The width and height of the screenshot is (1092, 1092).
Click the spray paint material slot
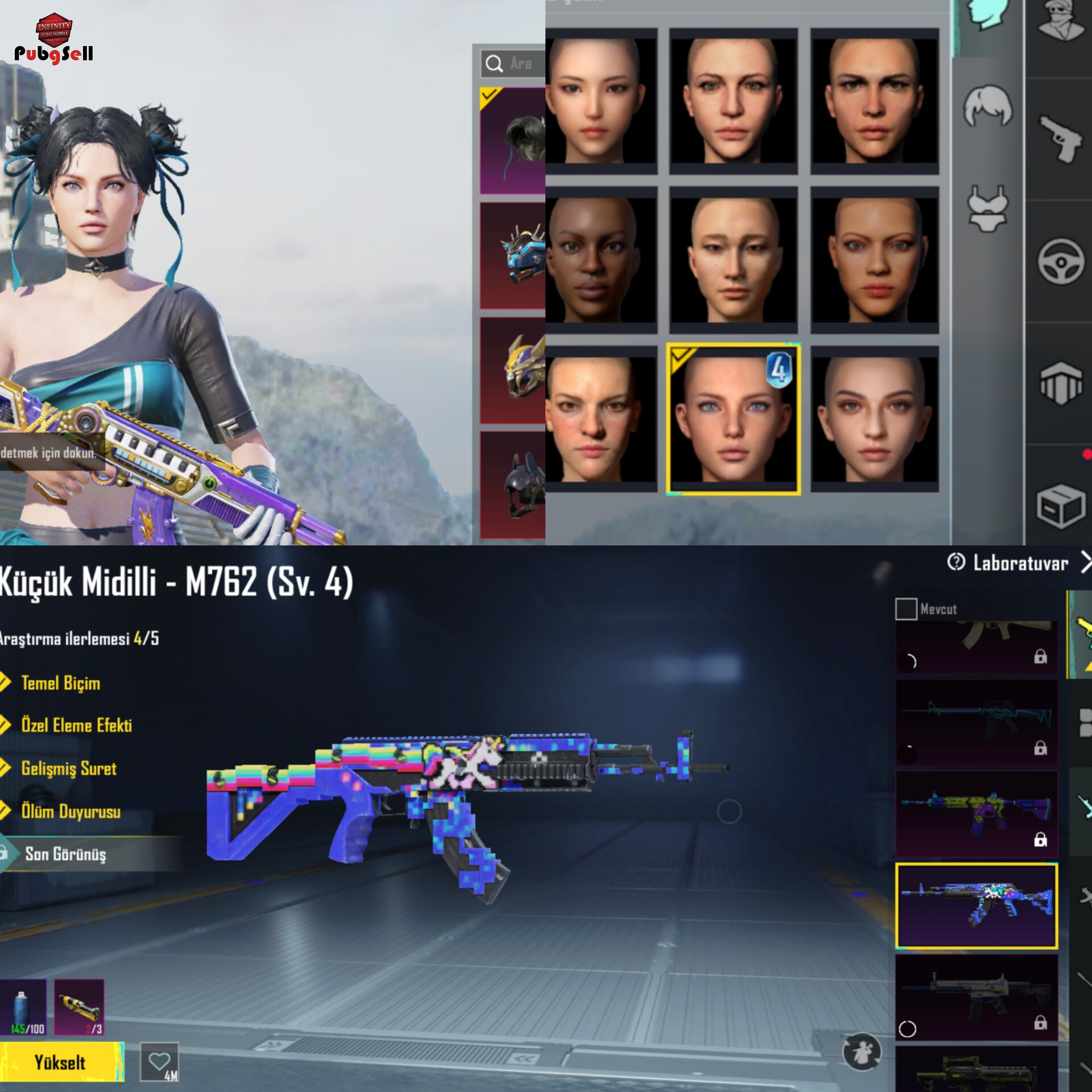[23, 1008]
